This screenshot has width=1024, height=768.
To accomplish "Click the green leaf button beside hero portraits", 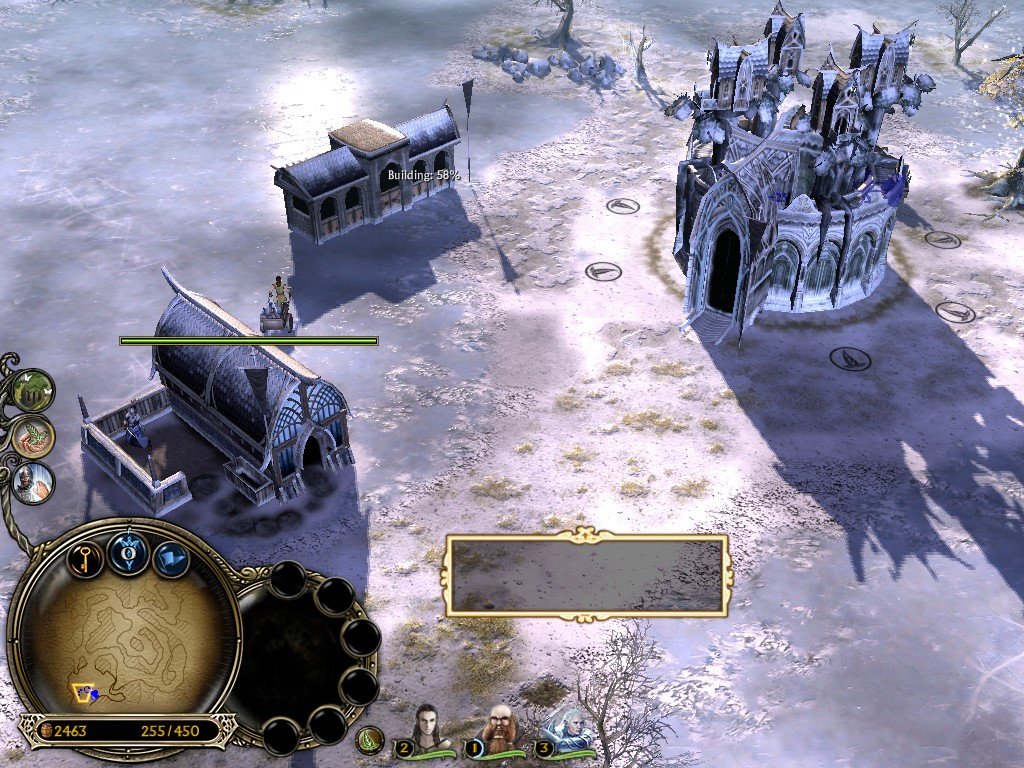I will pyautogui.click(x=371, y=740).
